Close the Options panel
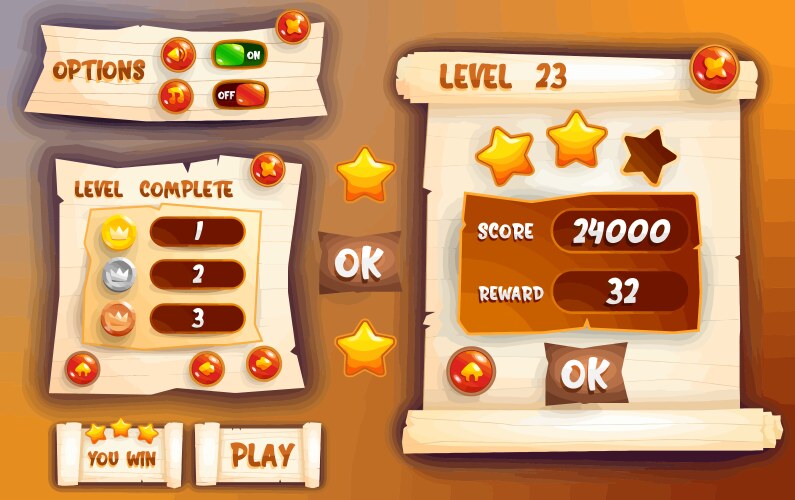The width and height of the screenshot is (795, 500). point(293,26)
